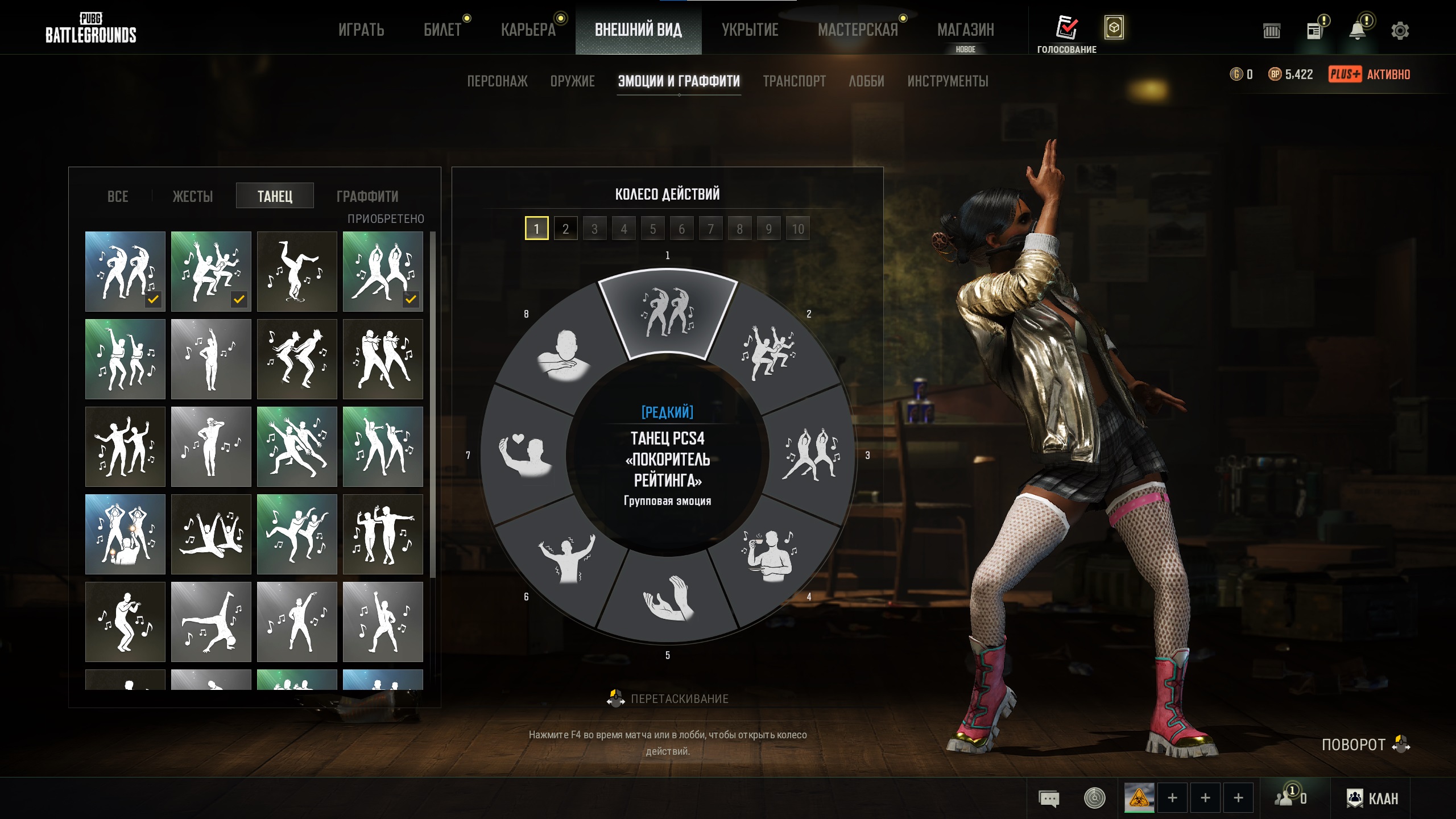Select the ЛОББИ customization subtab
The image size is (1456, 819).
pos(866,81)
